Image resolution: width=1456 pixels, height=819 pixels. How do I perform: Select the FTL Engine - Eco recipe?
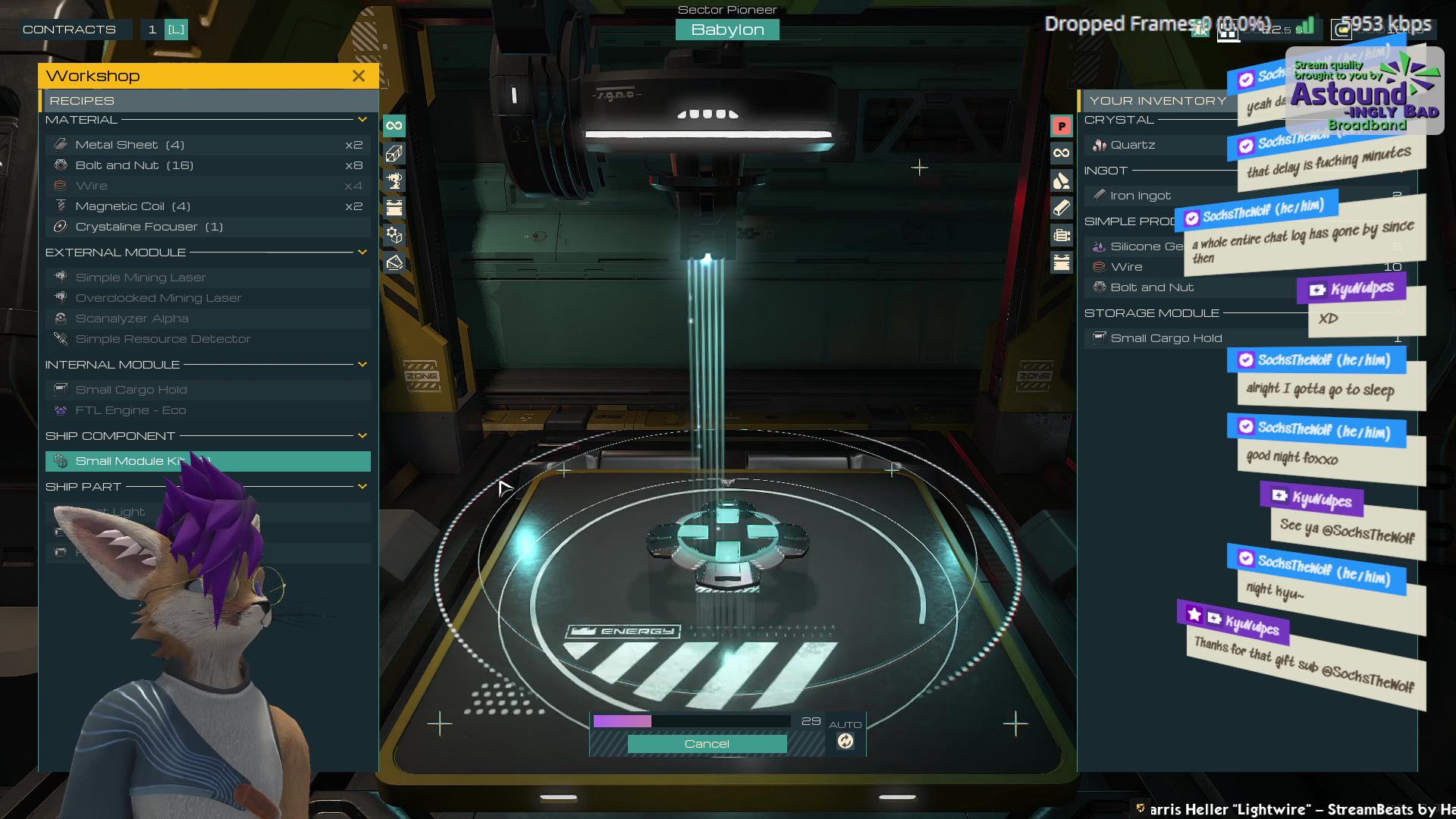[130, 410]
